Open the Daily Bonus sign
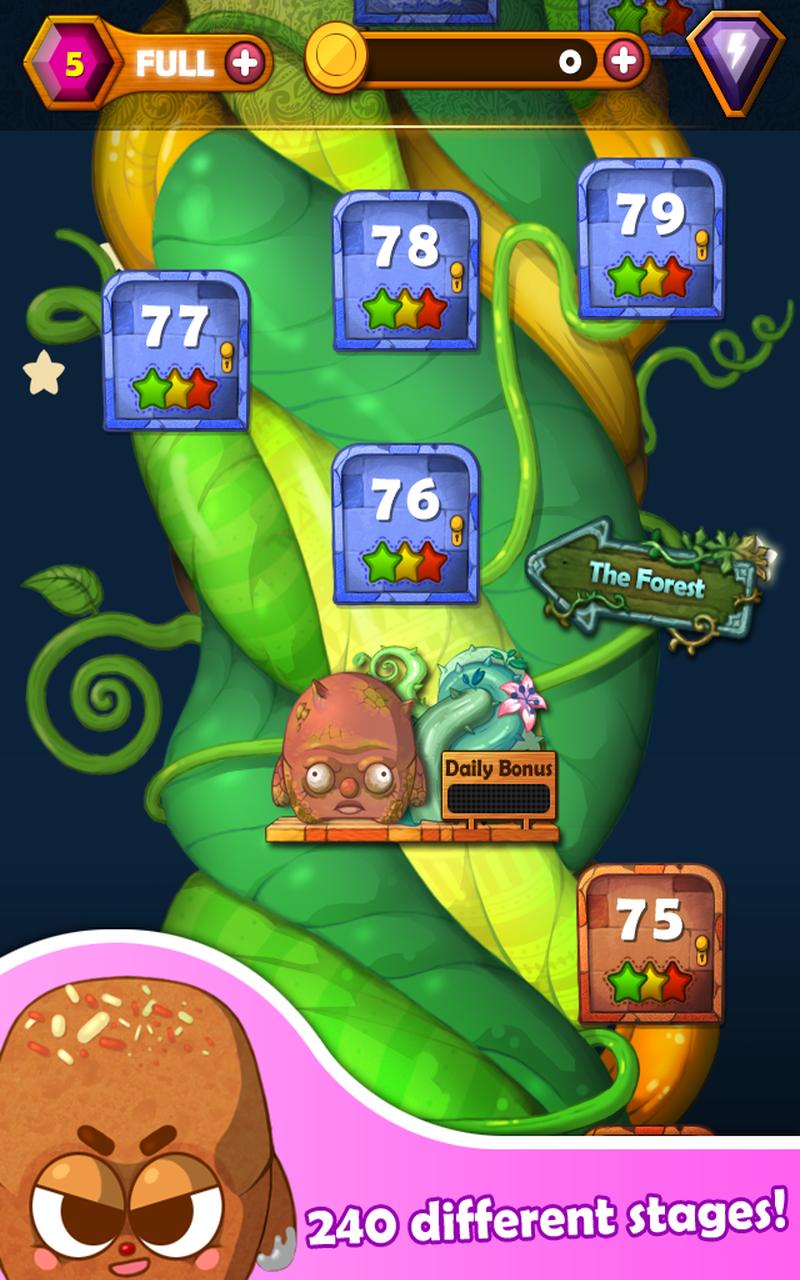This screenshot has width=800, height=1280. [x=498, y=787]
